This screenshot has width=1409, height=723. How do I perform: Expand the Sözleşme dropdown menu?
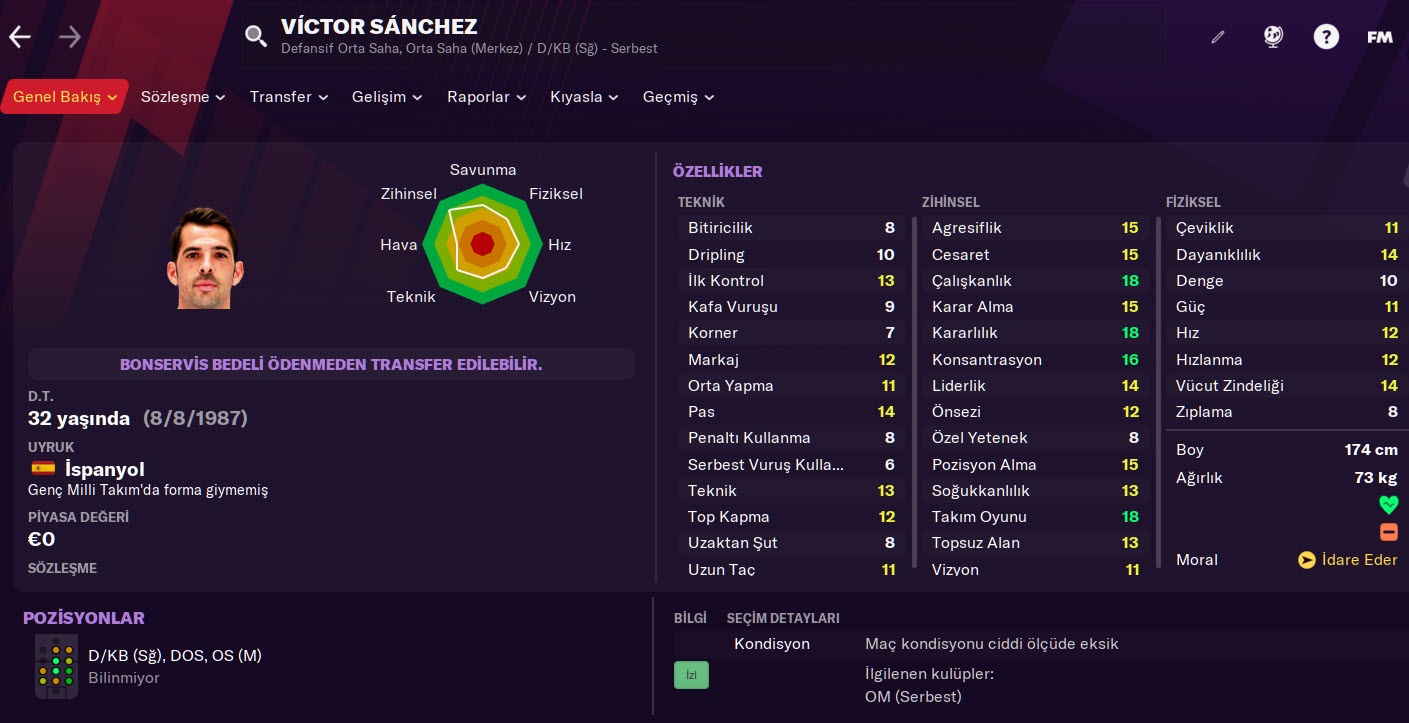pyautogui.click(x=183, y=97)
